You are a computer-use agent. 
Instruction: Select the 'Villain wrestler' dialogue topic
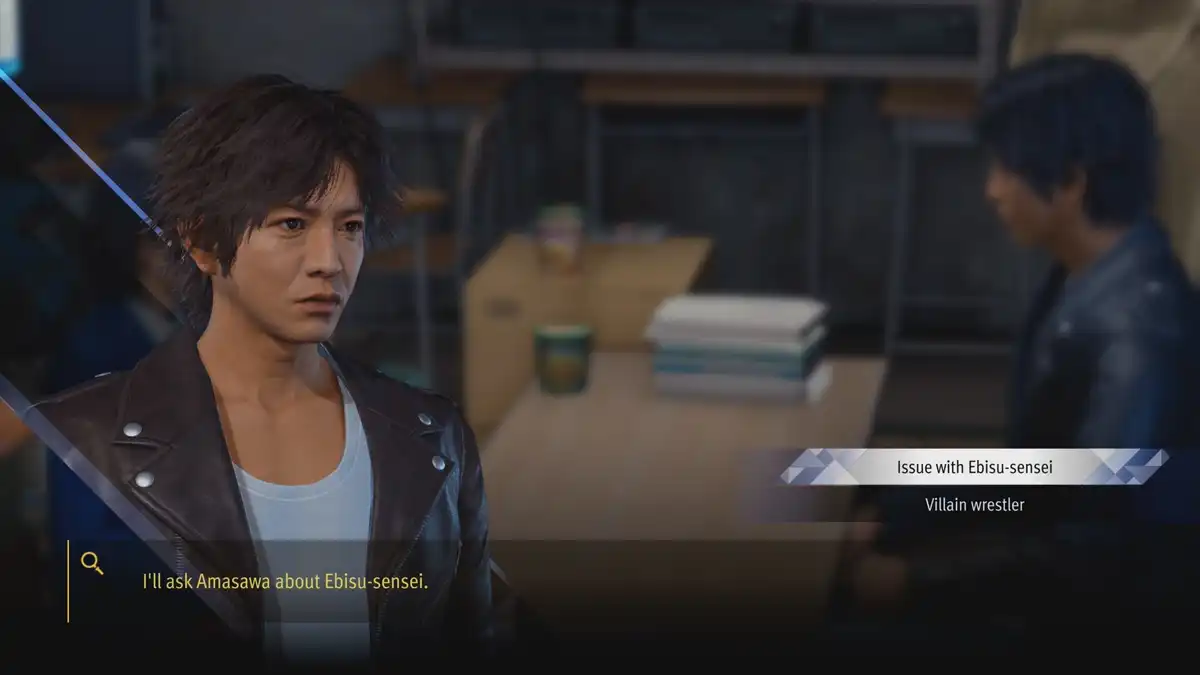click(974, 505)
